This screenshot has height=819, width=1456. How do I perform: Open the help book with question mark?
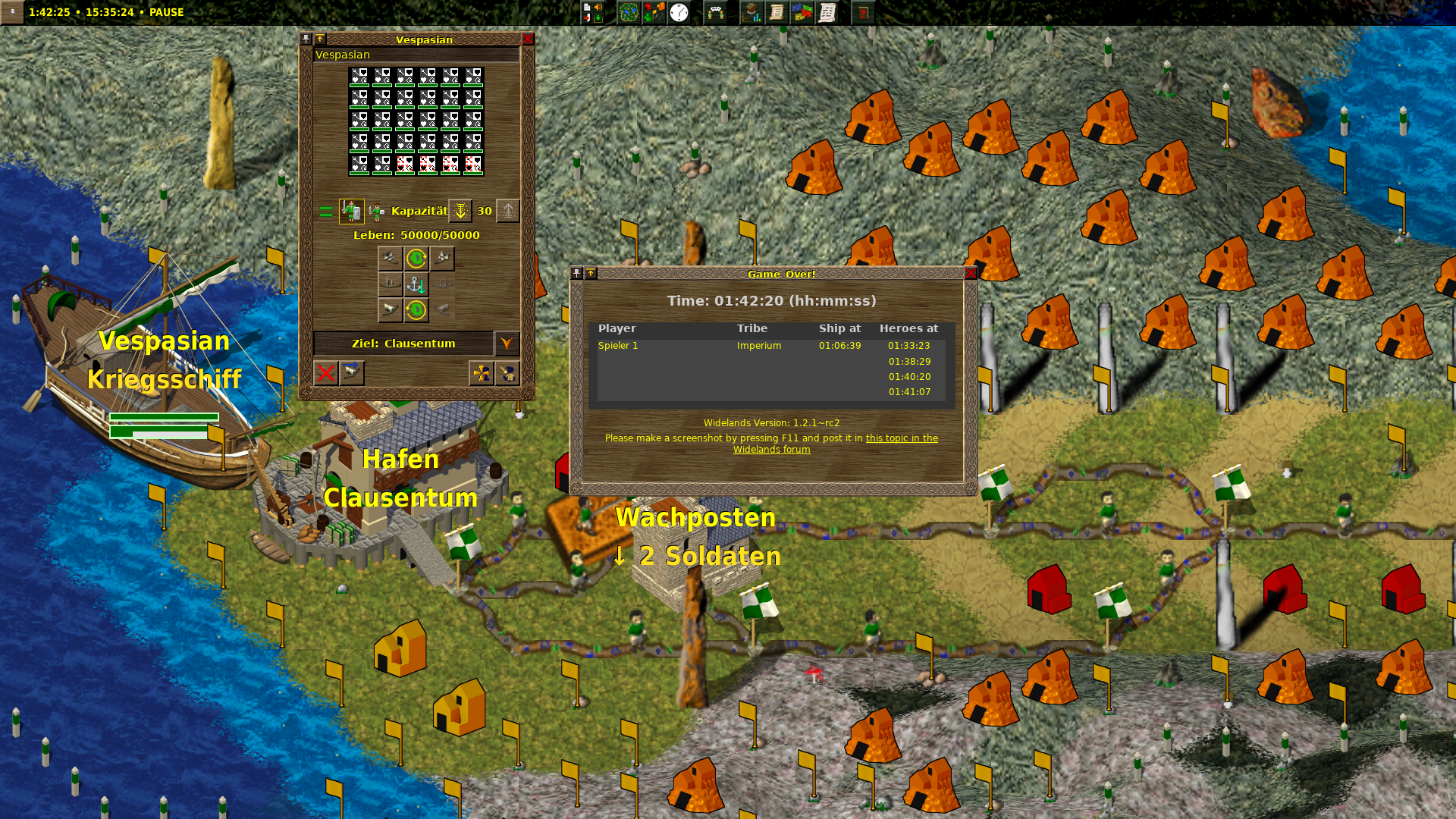[x=862, y=12]
